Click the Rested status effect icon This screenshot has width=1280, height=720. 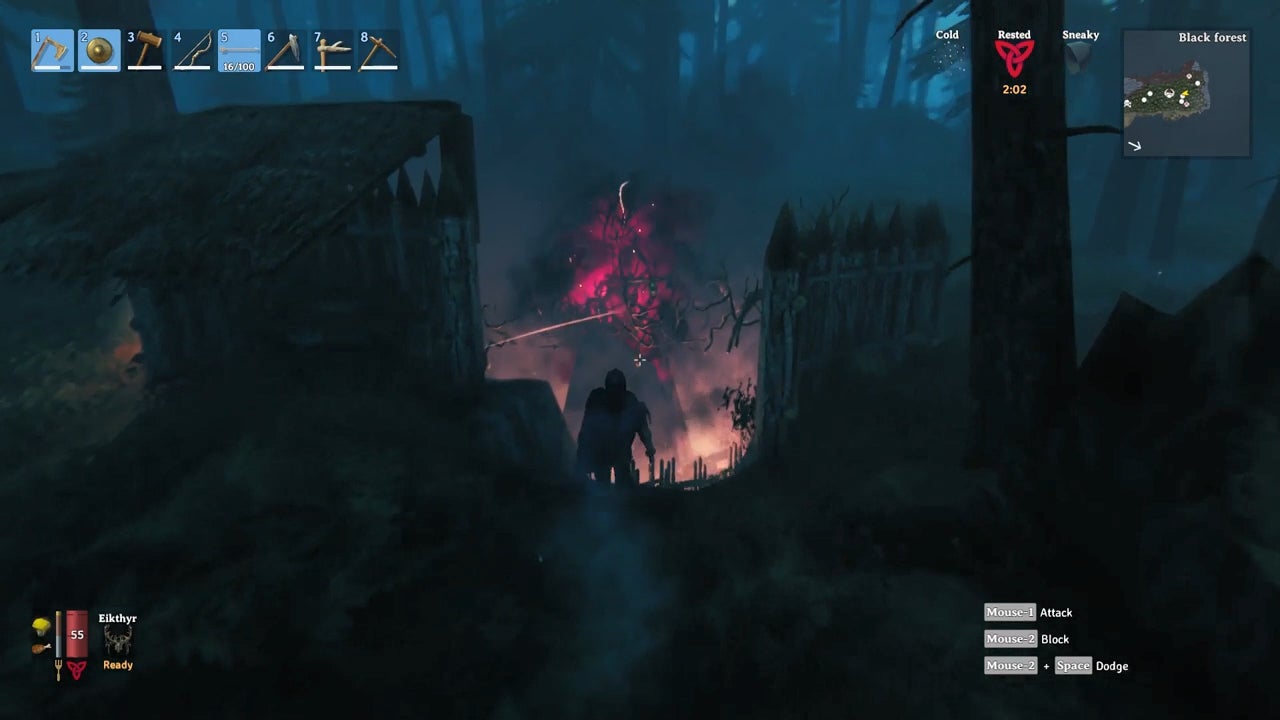pos(1013,60)
